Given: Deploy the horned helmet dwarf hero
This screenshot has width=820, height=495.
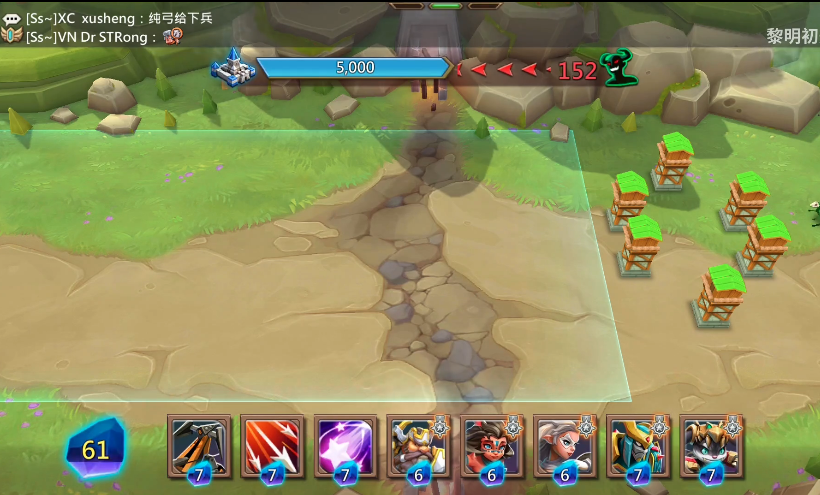Looking at the screenshot, I should pyautogui.click(x=418, y=445).
